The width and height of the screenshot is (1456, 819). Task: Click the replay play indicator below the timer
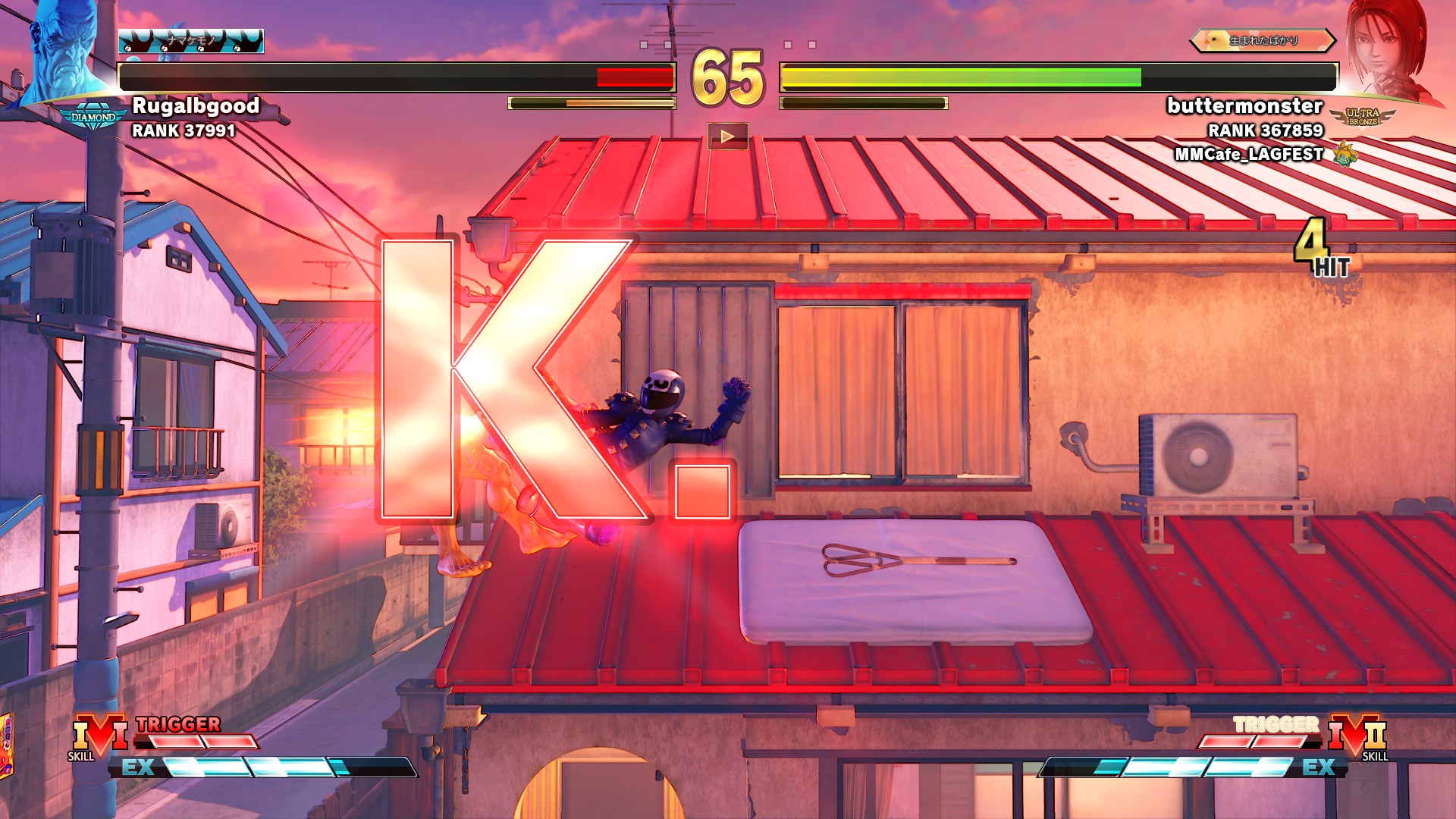(727, 136)
